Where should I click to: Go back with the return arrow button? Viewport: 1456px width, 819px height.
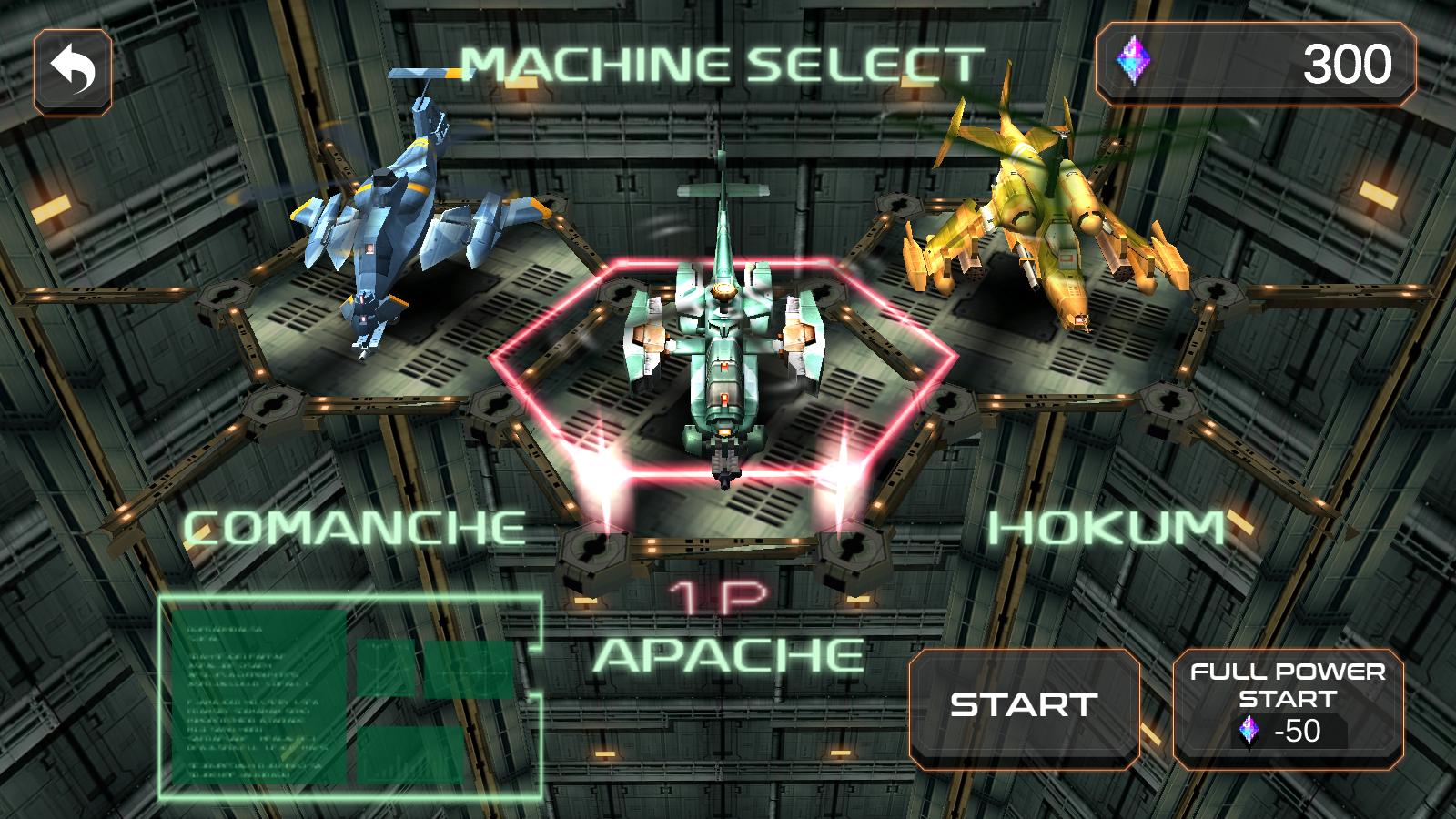pyautogui.click(x=73, y=74)
